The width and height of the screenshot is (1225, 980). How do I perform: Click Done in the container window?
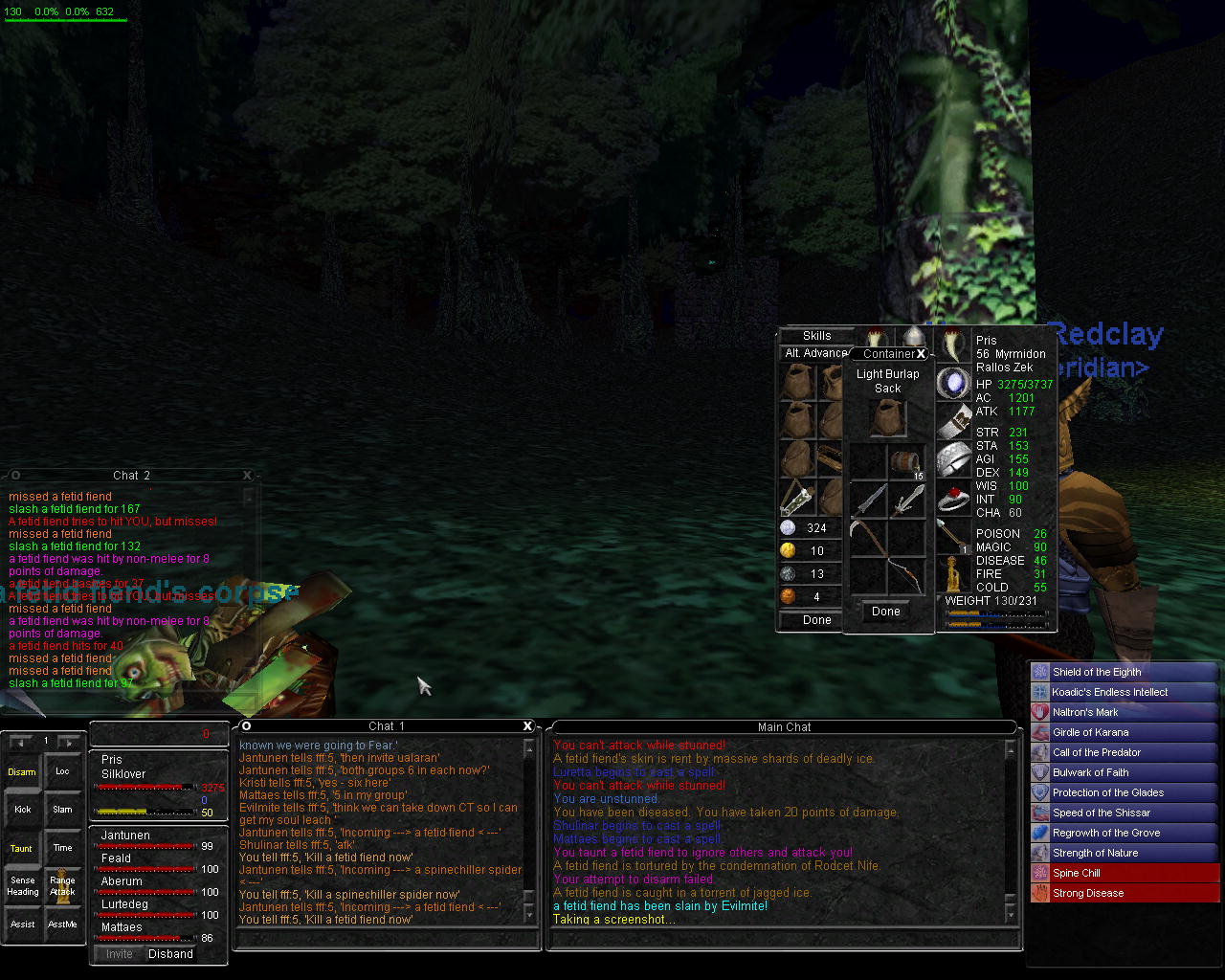point(886,612)
